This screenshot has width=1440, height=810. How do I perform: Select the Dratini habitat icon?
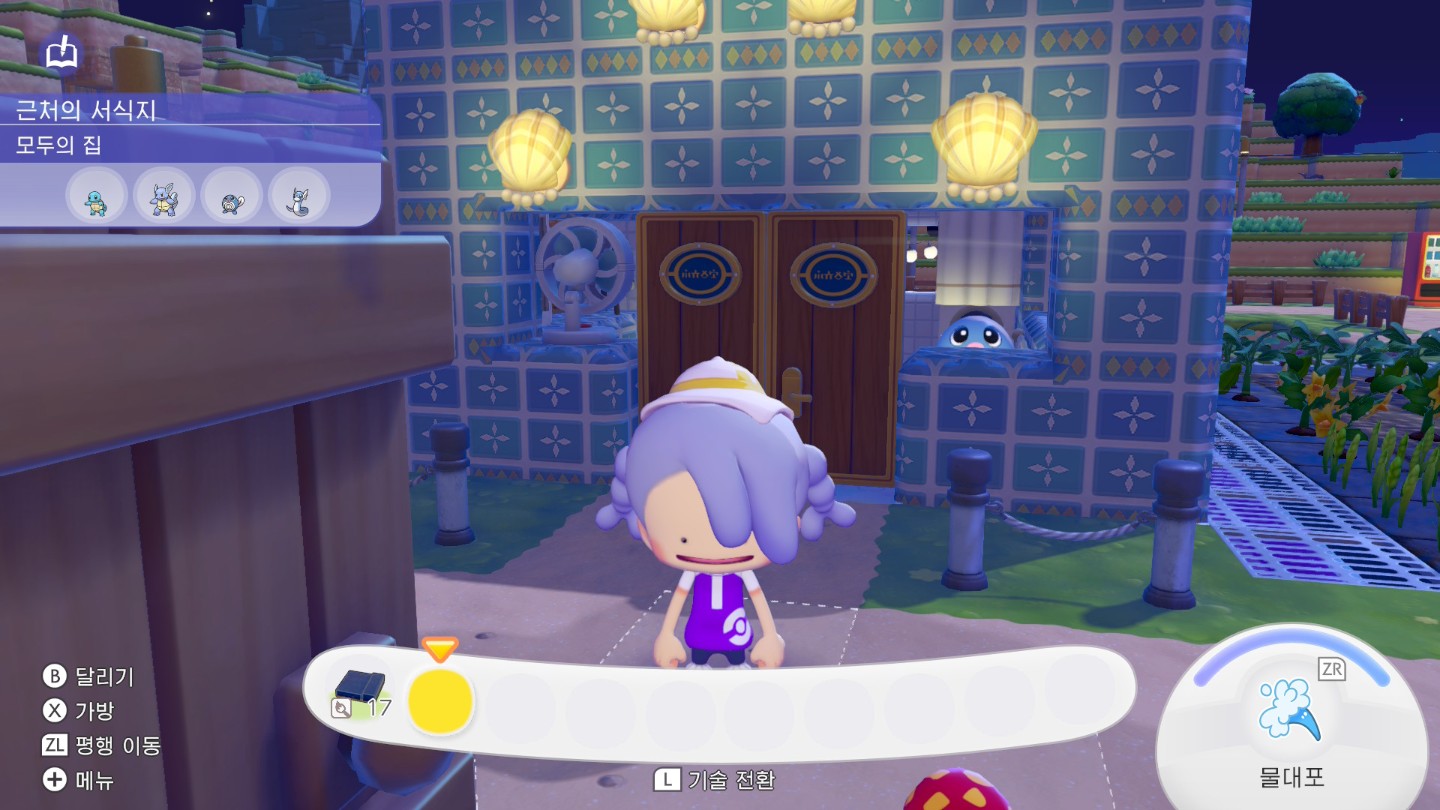[x=299, y=196]
